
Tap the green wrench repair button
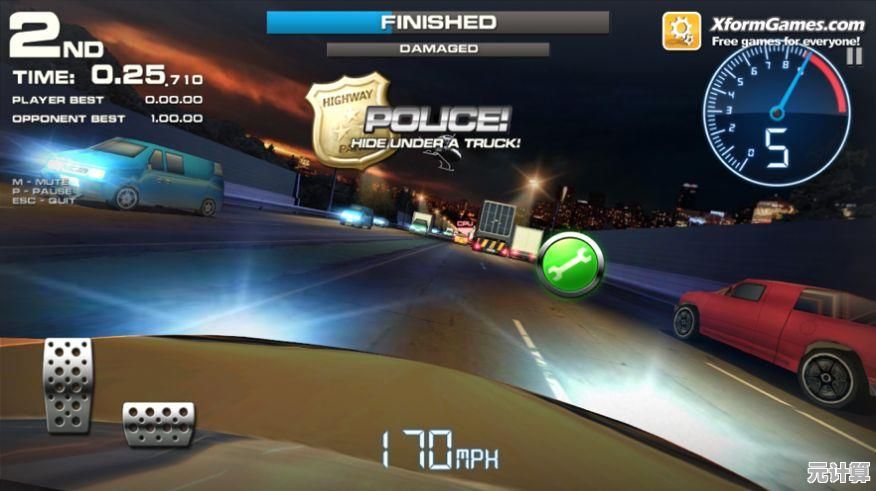tap(571, 263)
